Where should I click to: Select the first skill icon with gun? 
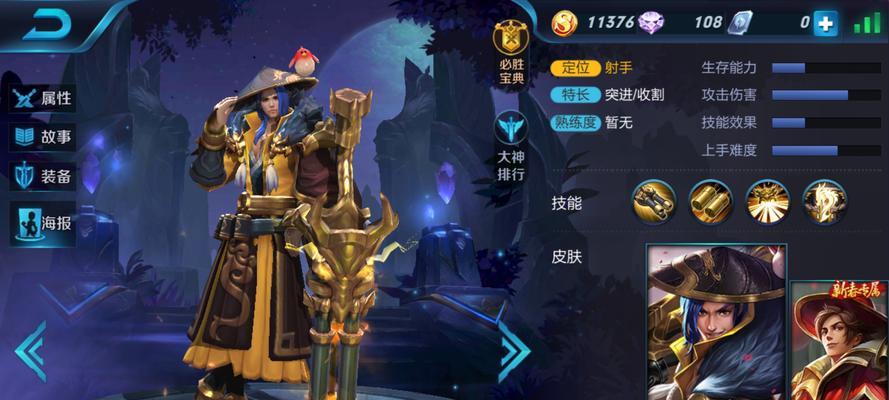click(x=653, y=201)
